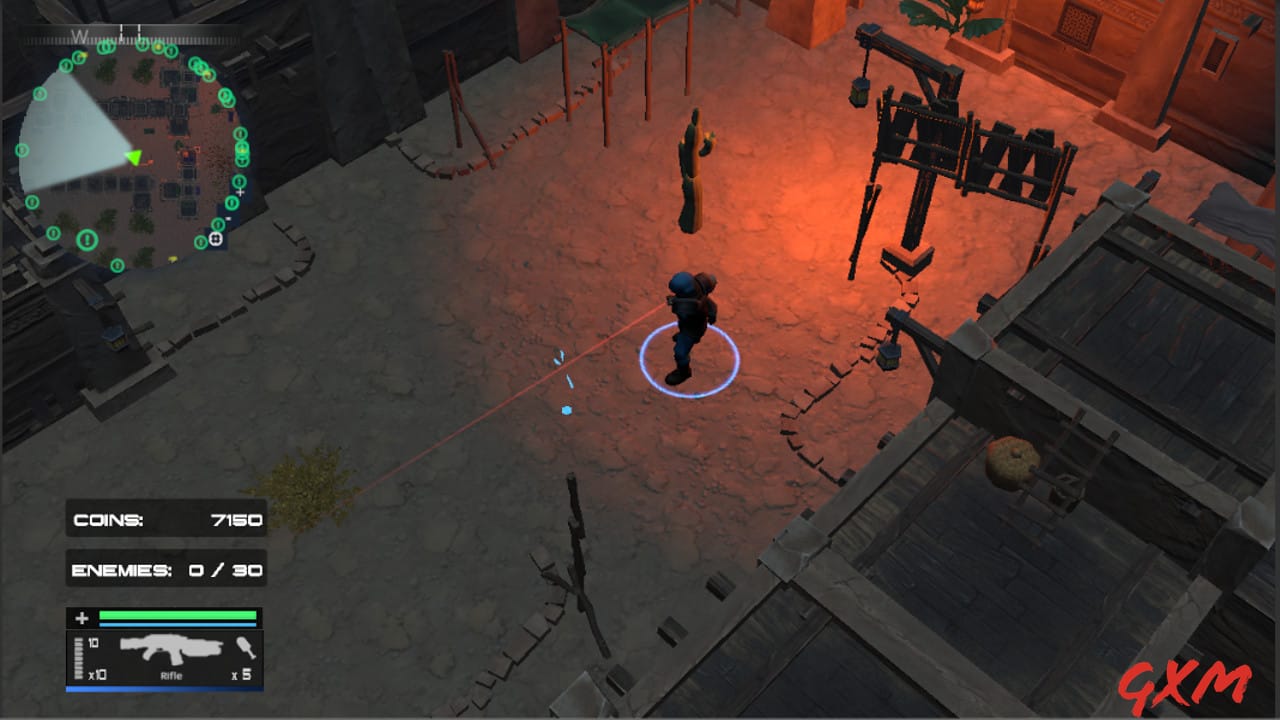1280x720 pixels.
Task: Click the health plus icon next to the bar
Action: click(x=81, y=618)
